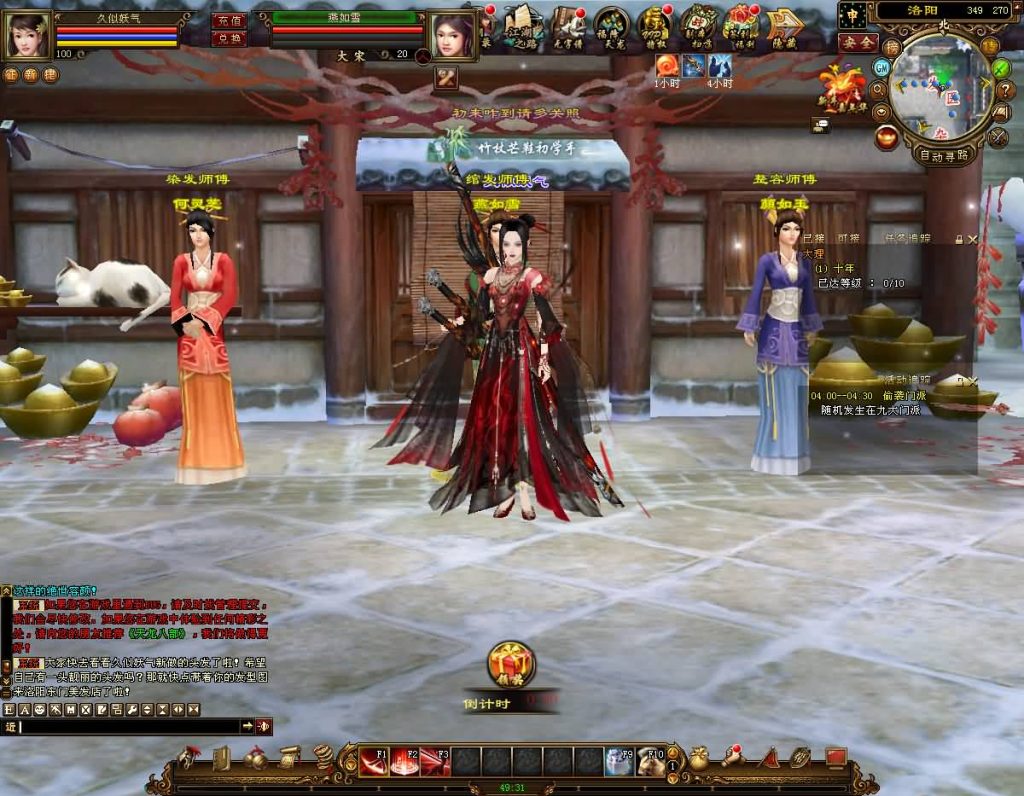Click the 自动寻路 auto-pathfinding button
This screenshot has height=796, width=1024.
(x=942, y=155)
